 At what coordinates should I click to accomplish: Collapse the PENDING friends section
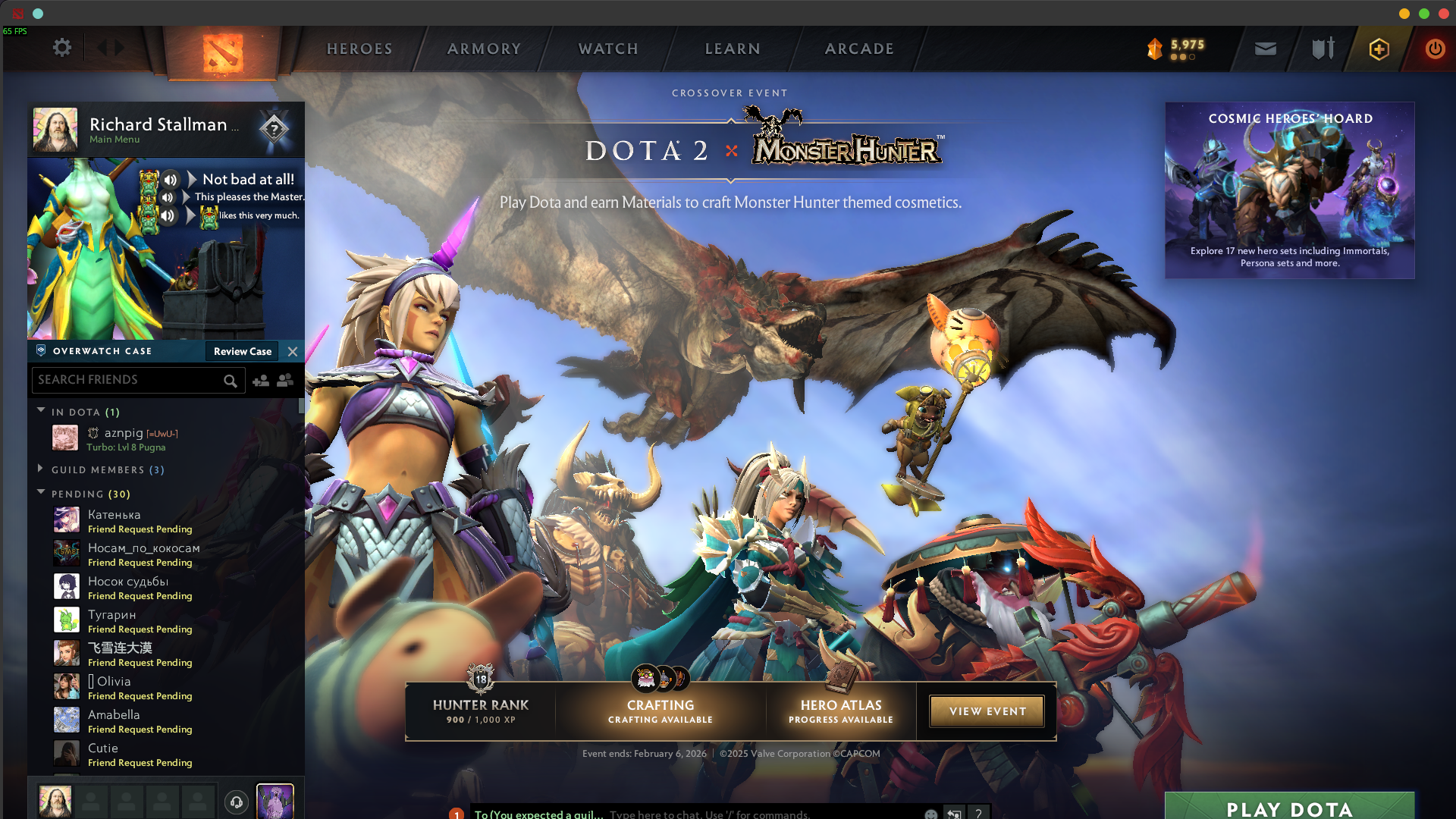(42, 493)
